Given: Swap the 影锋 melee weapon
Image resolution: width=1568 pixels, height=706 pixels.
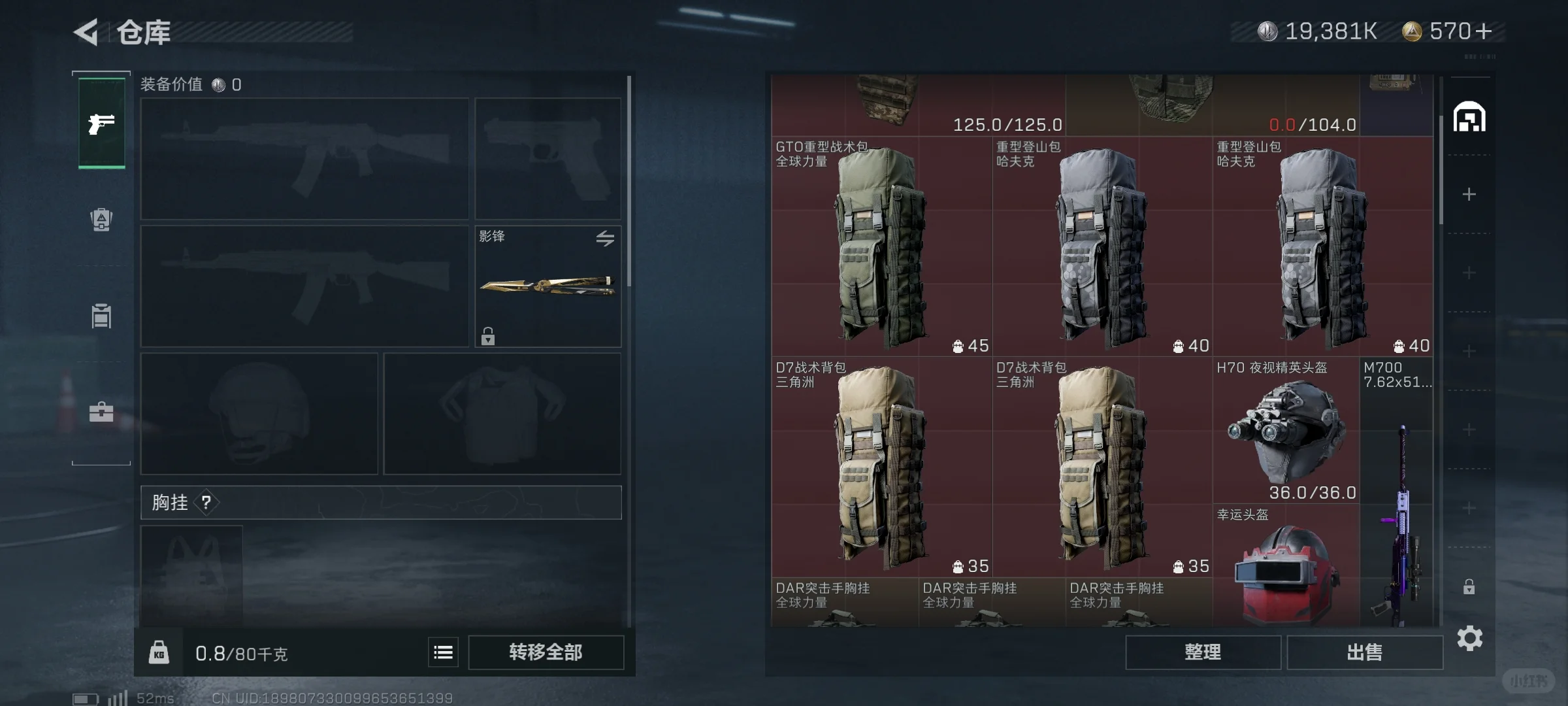Looking at the screenshot, I should pyautogui.click(x=605, y=239).
